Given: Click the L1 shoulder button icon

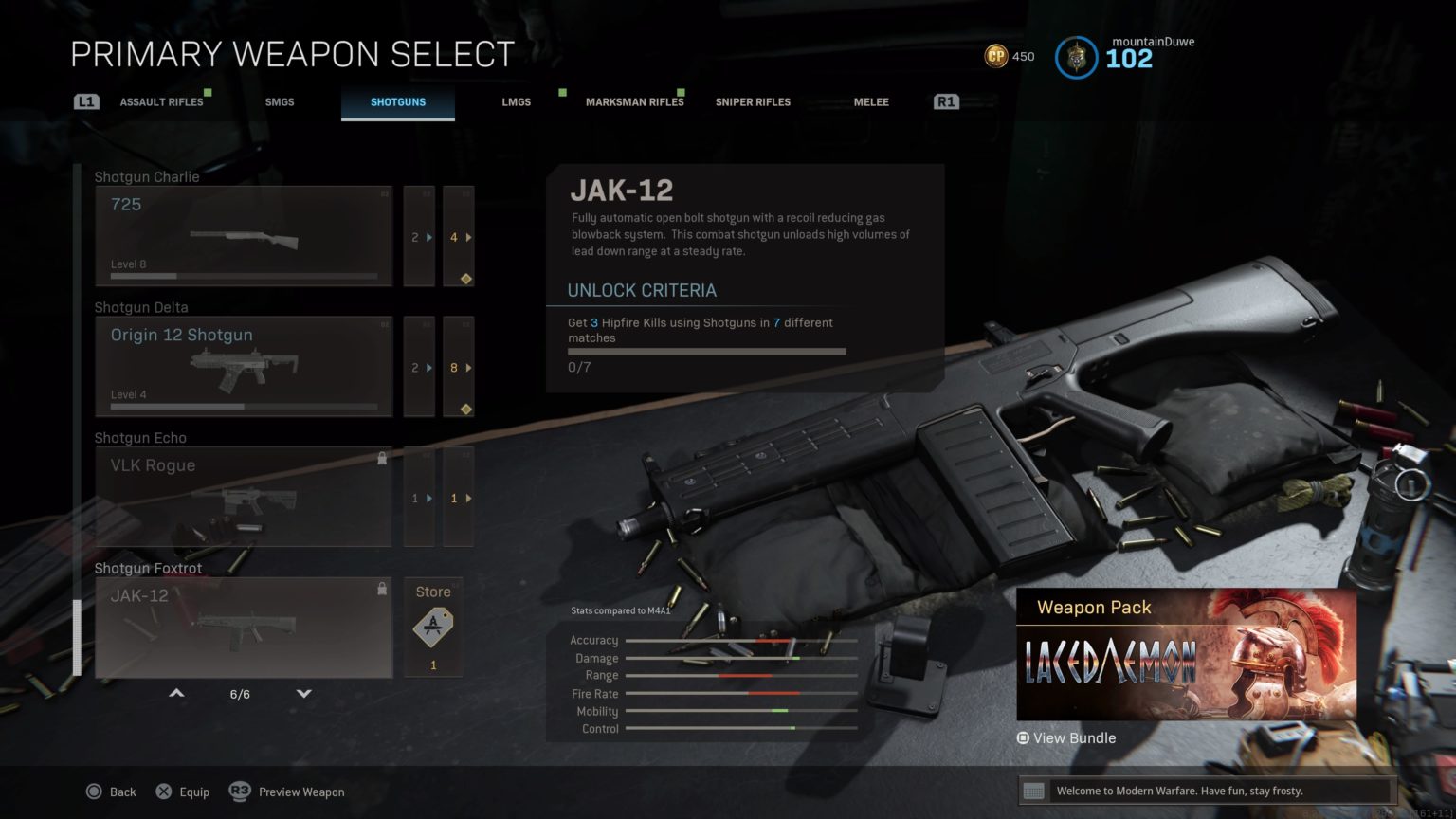Looking at the screenshot, I should pyautogui.click(x=85, y=100).
